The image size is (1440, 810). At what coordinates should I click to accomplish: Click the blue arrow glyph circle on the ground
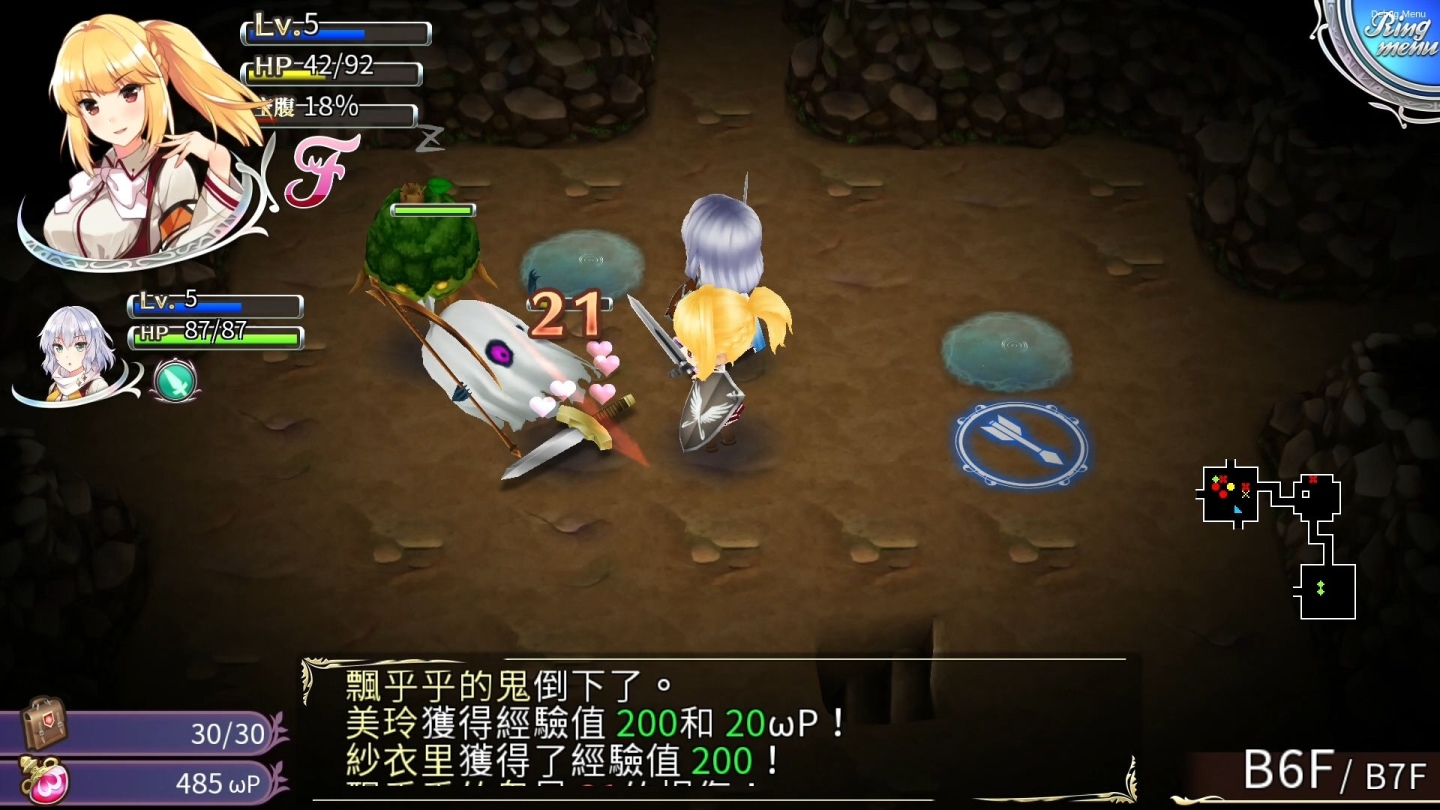pyautogui.click(x=1021, y=443)
